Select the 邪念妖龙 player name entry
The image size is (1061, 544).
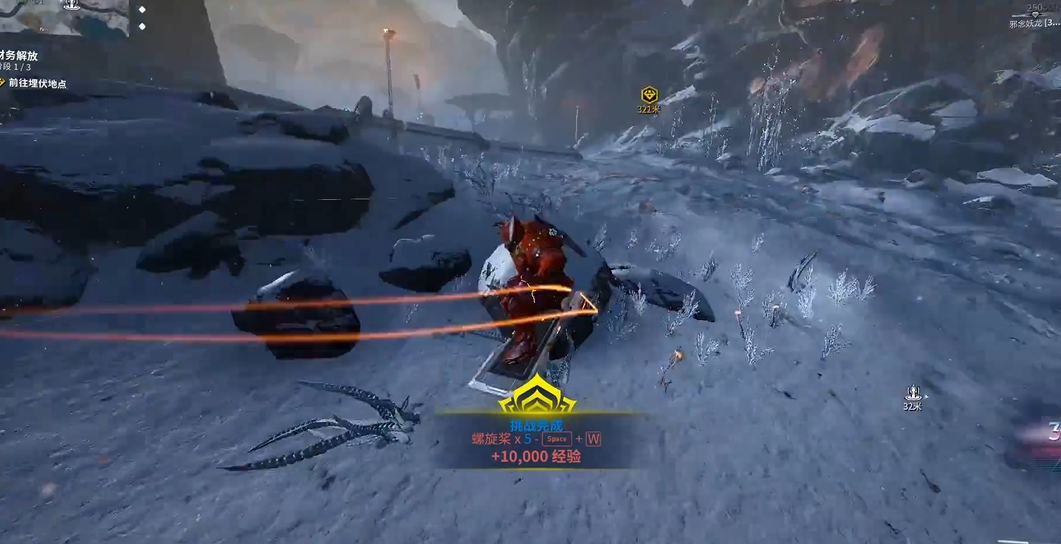coord(1033,22)
